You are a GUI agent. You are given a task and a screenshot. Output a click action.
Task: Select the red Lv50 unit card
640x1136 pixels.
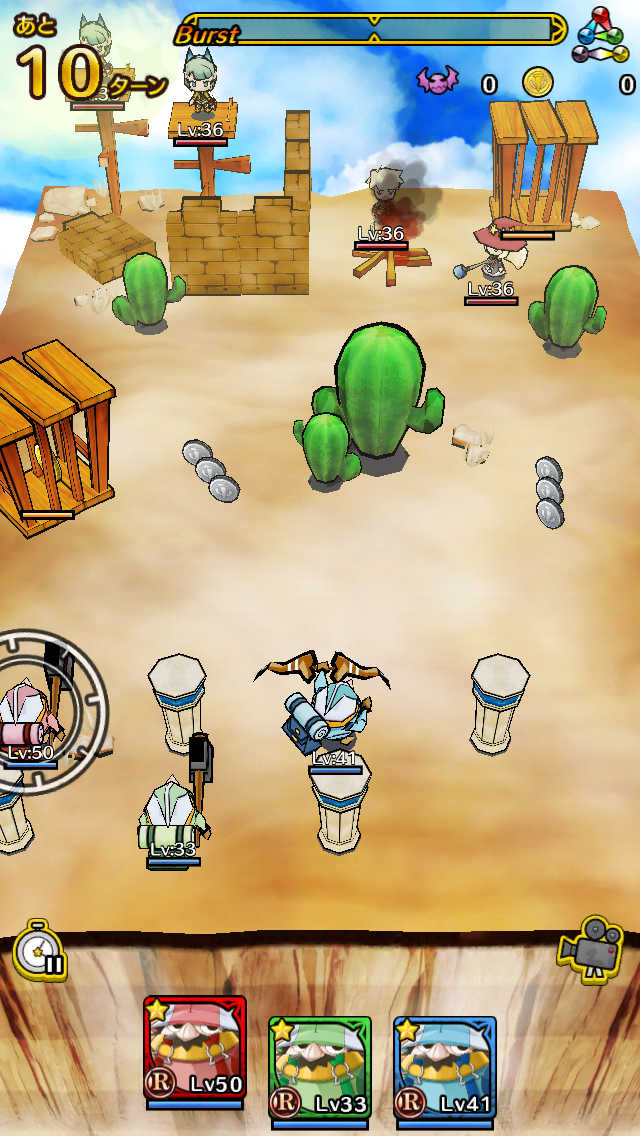click(195, 1049)
